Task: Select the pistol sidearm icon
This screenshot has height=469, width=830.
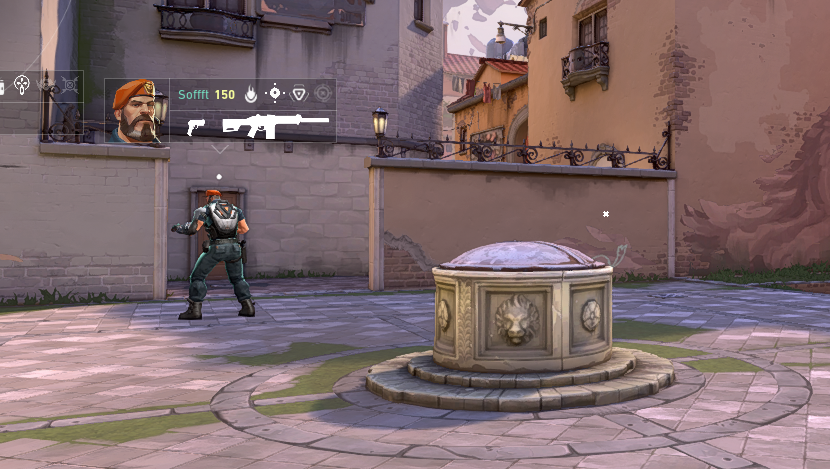Action: pos(196,126)
